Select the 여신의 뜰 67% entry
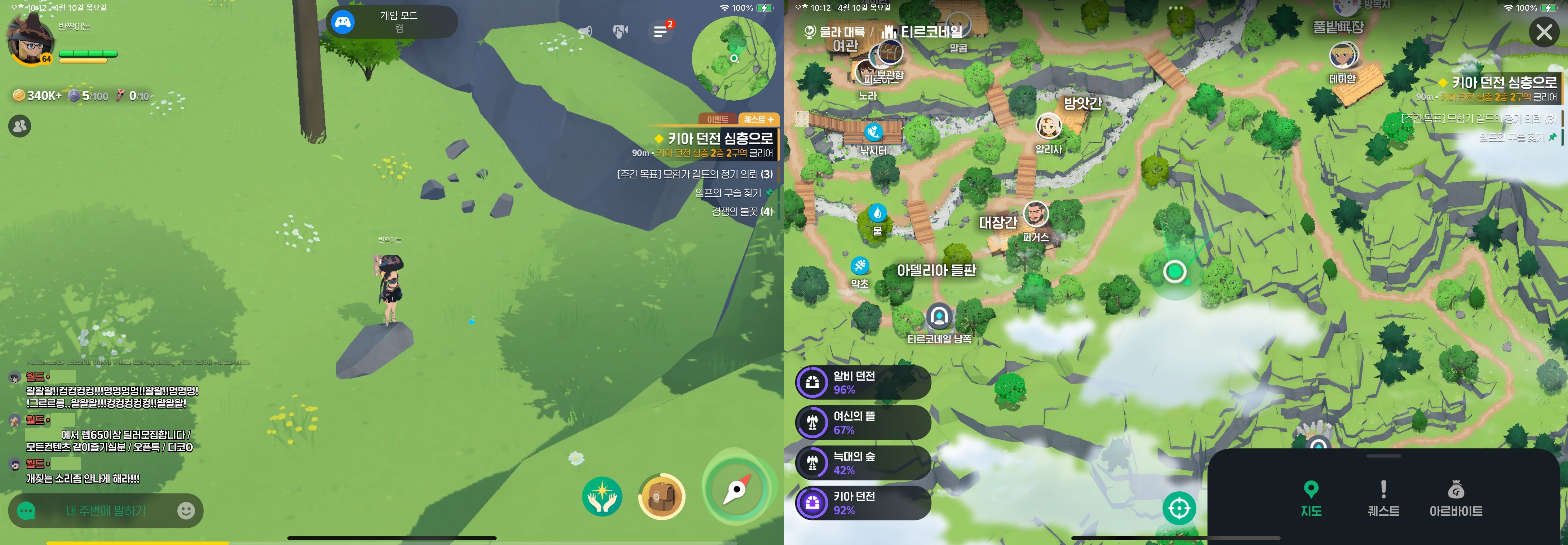Screen dimensions: 1568x545 (862, 423)
